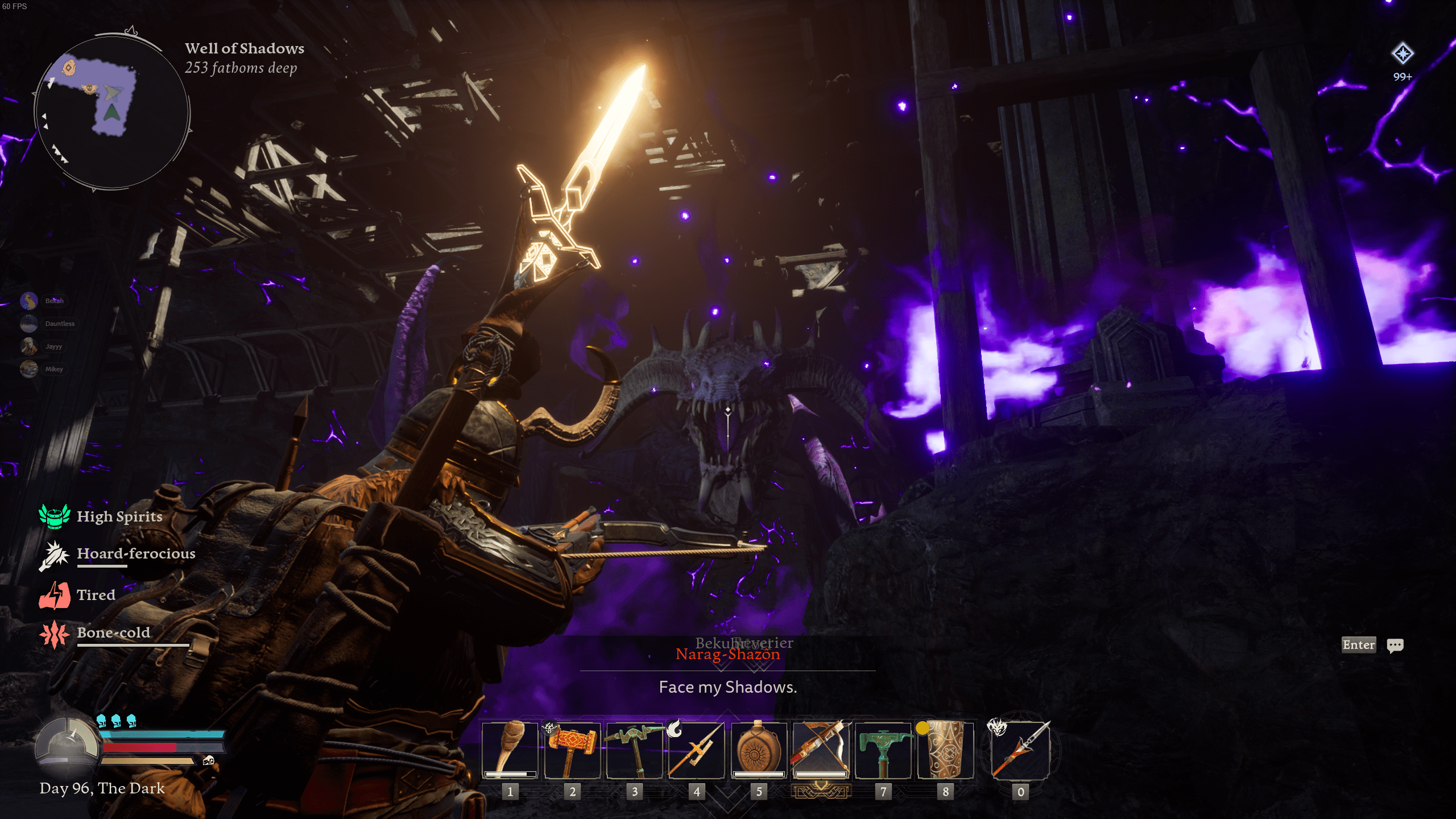Open the diamond notification icon showing 99+
1456x819 pixels.
tap(1403, 54)
